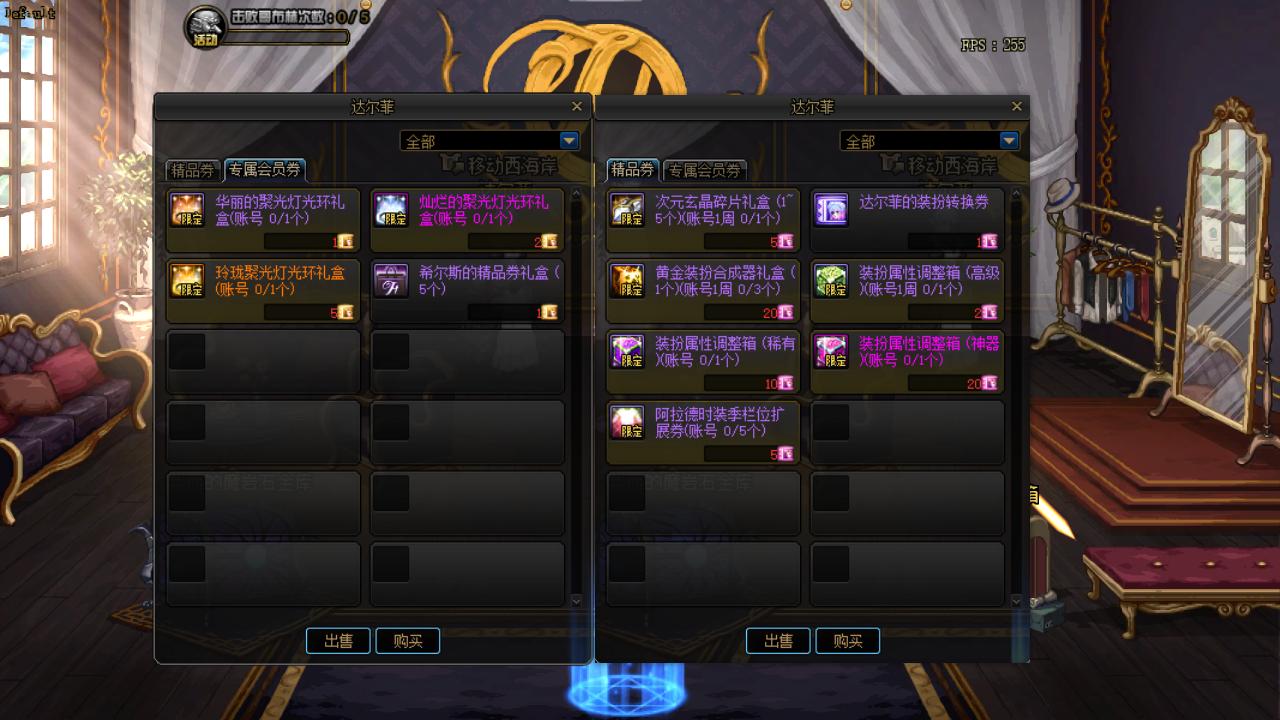Image resolution: width=1280 pixels, height=720 pixels.
Task: Select the 希尔斯的精品券礼盒 item icon
Action: coord(390,282)
